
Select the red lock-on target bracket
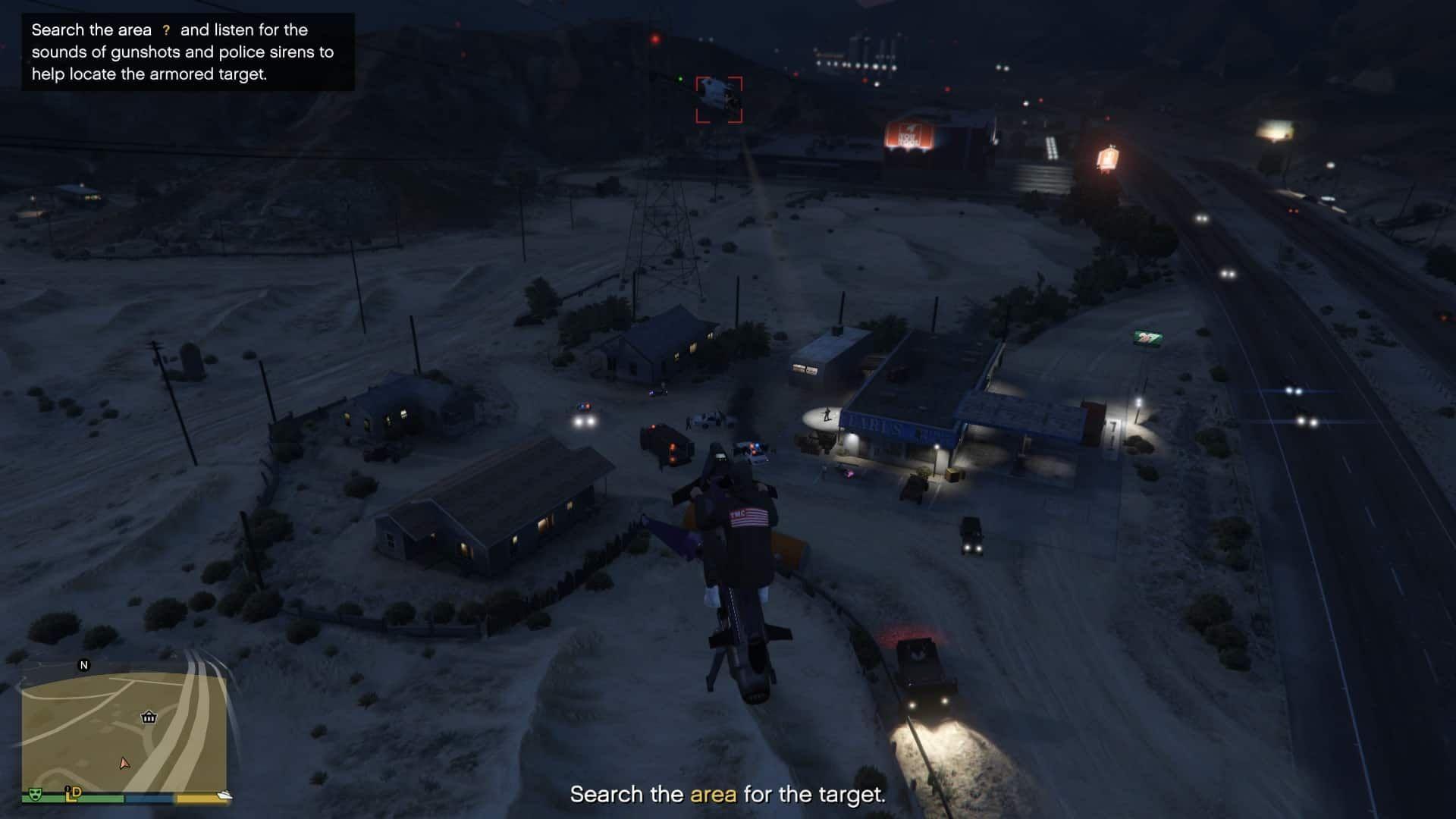pyautogui.click(x=719, y=99)
